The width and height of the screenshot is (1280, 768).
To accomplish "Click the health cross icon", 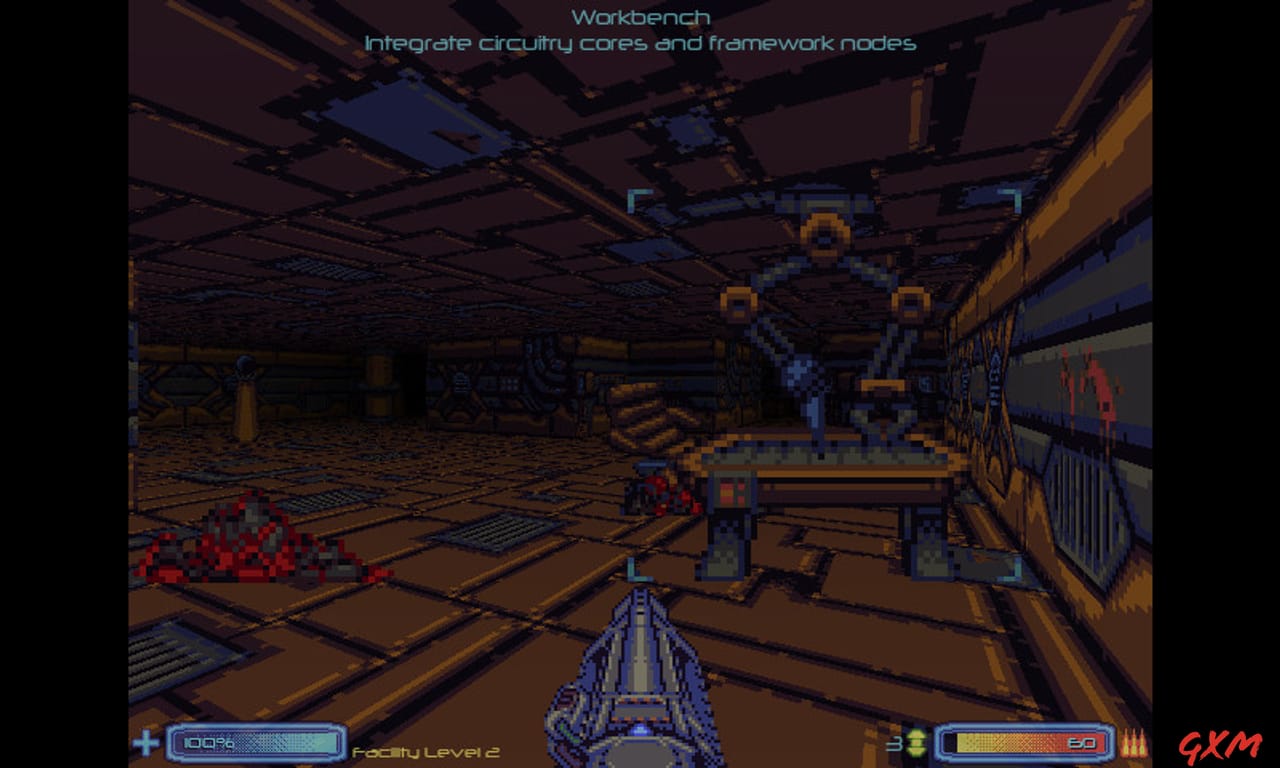I will click(x=145, y=744).
